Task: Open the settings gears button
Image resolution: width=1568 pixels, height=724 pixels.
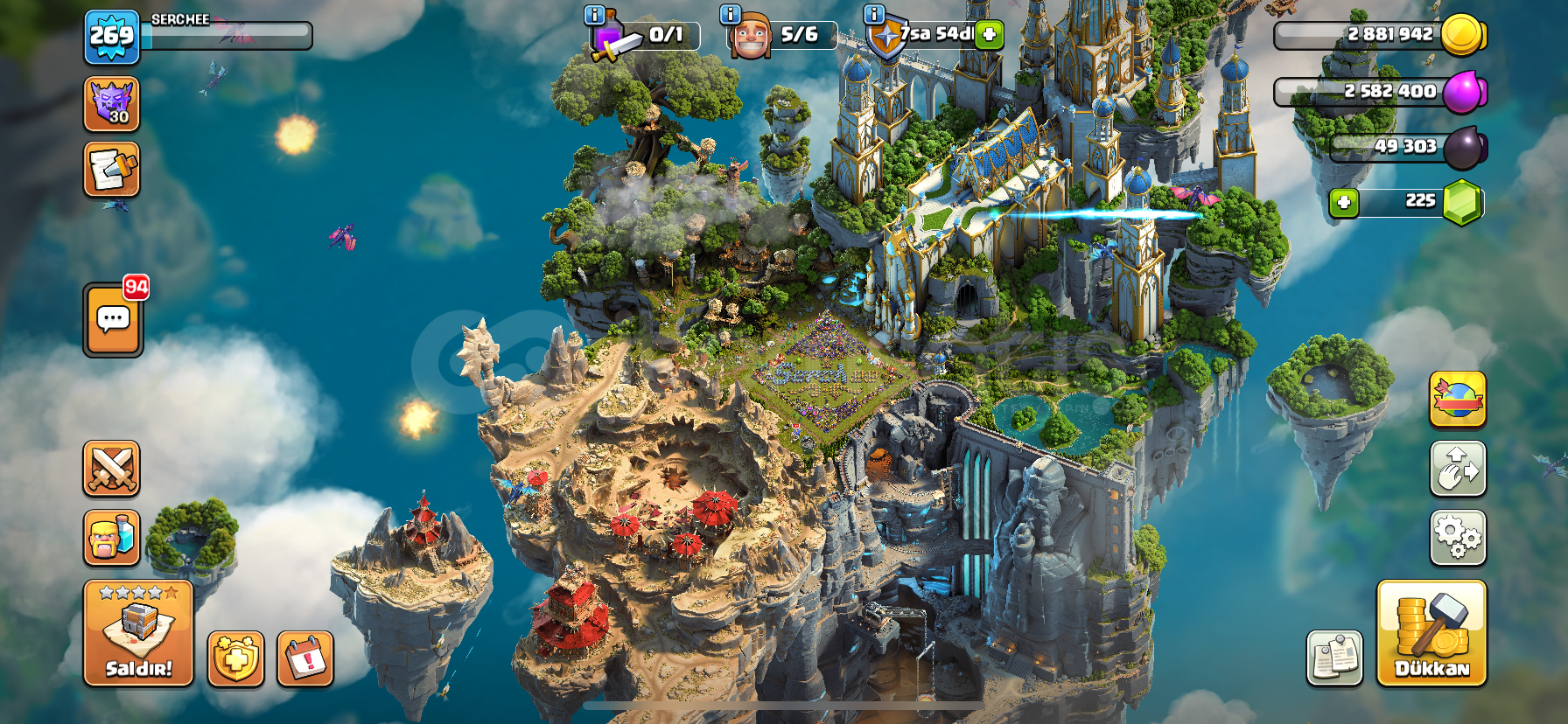Action: click(1458, 537)
